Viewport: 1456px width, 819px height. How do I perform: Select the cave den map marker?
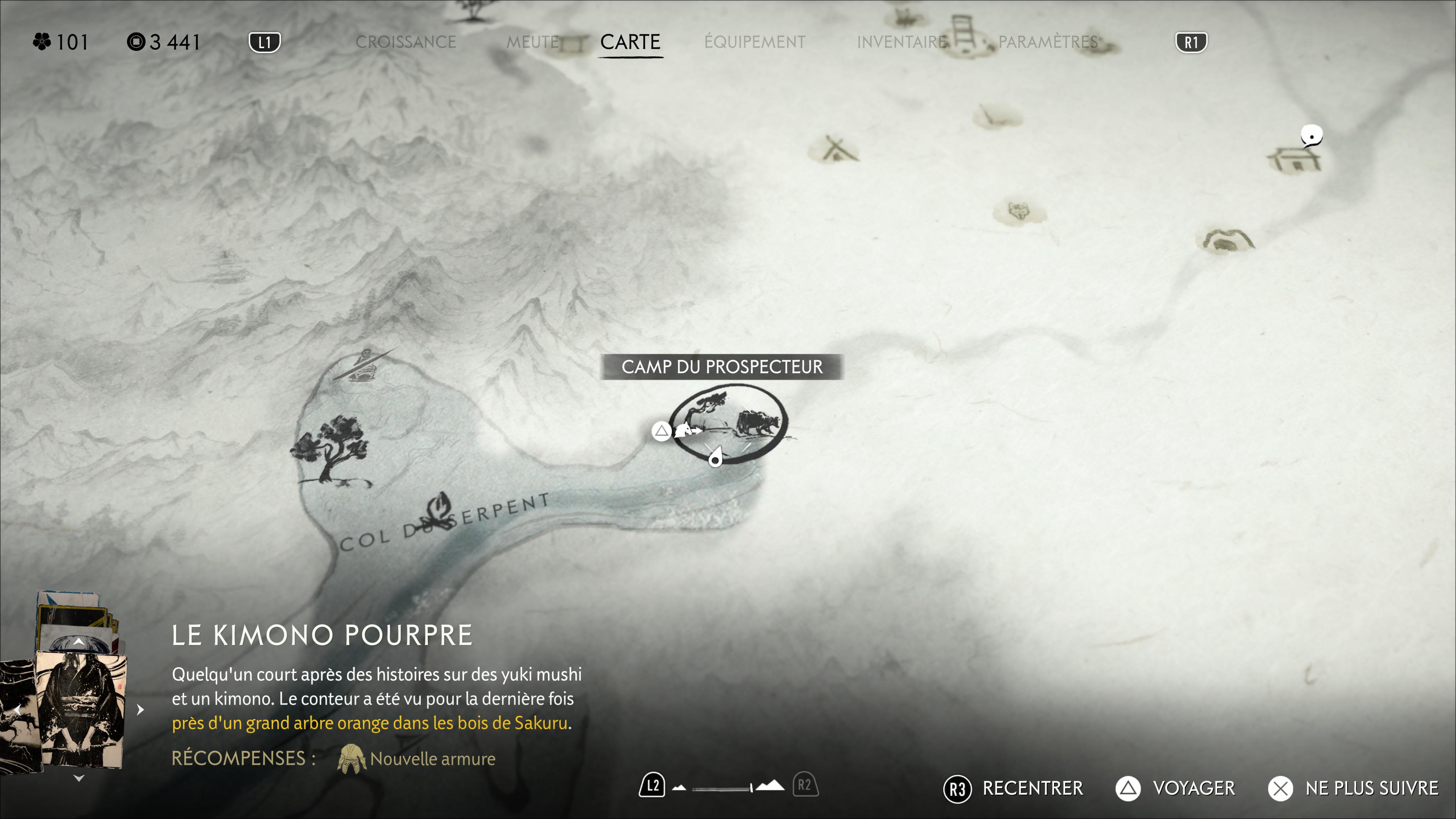1225,241
